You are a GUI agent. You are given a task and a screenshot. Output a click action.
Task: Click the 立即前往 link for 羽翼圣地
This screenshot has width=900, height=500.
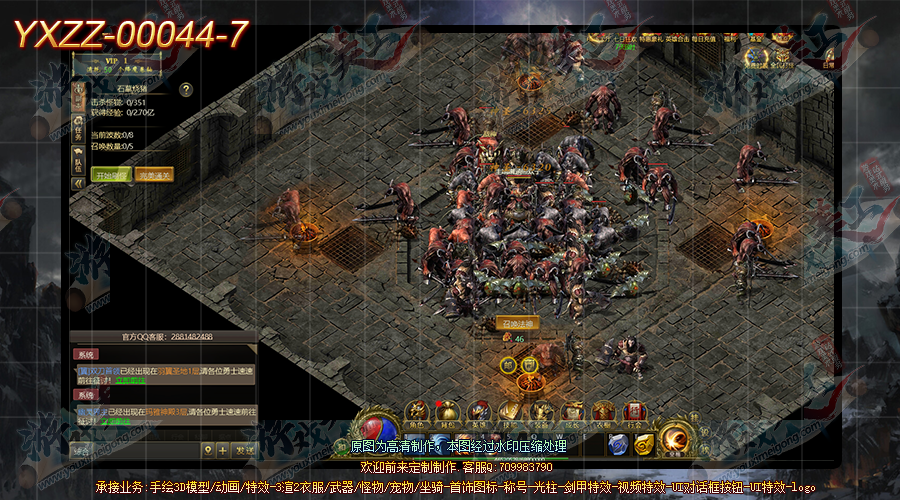(x=131, y=380)
